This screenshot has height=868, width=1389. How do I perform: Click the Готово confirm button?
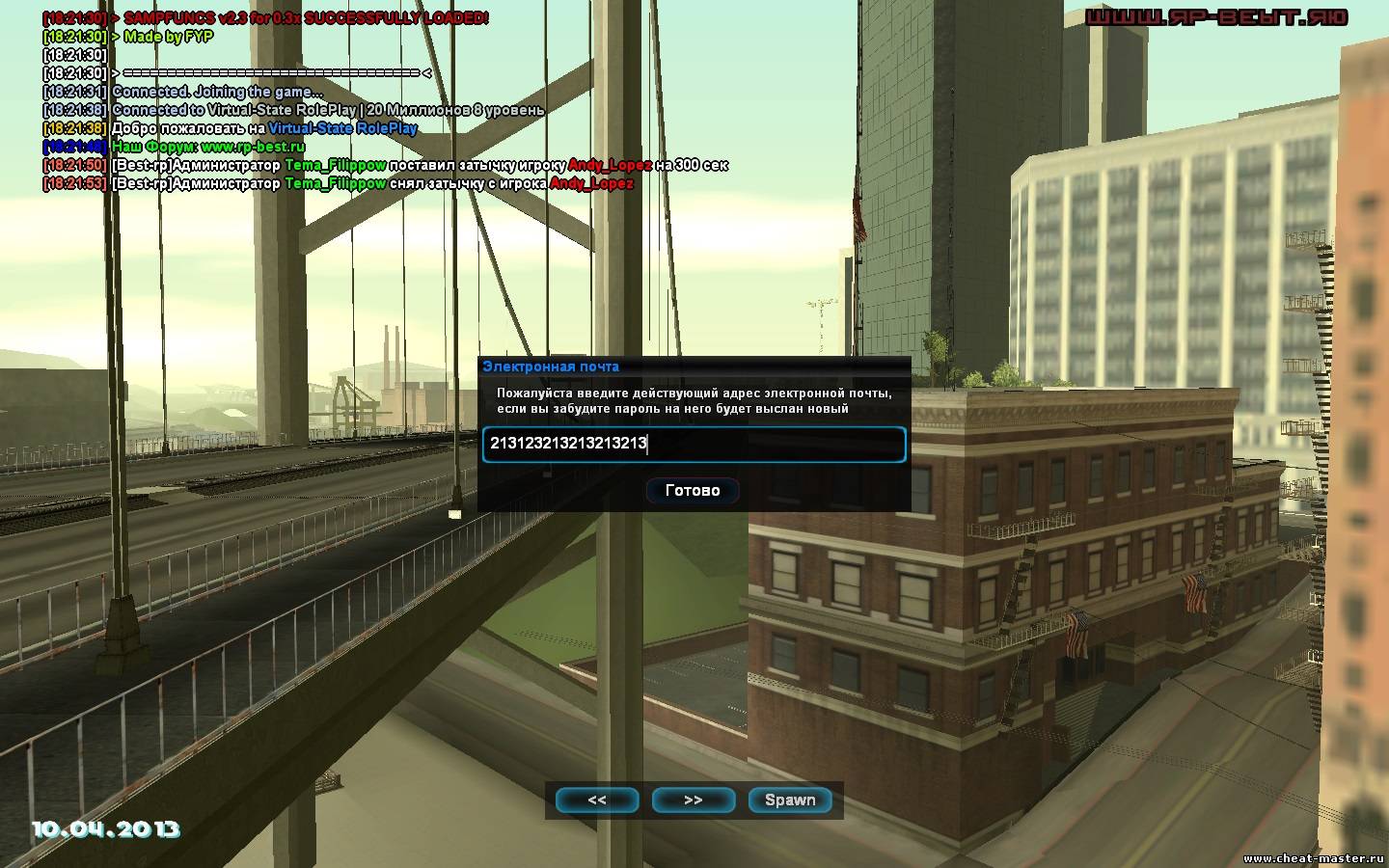[x=693, y=490]
